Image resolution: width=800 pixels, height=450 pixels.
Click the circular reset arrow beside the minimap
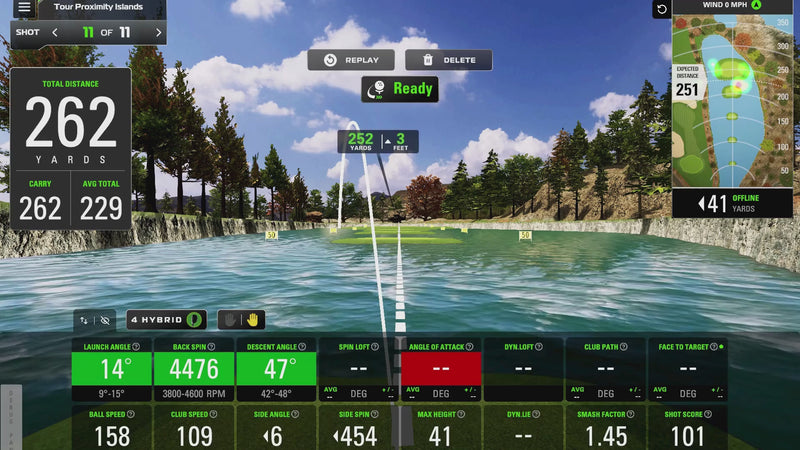661,9
